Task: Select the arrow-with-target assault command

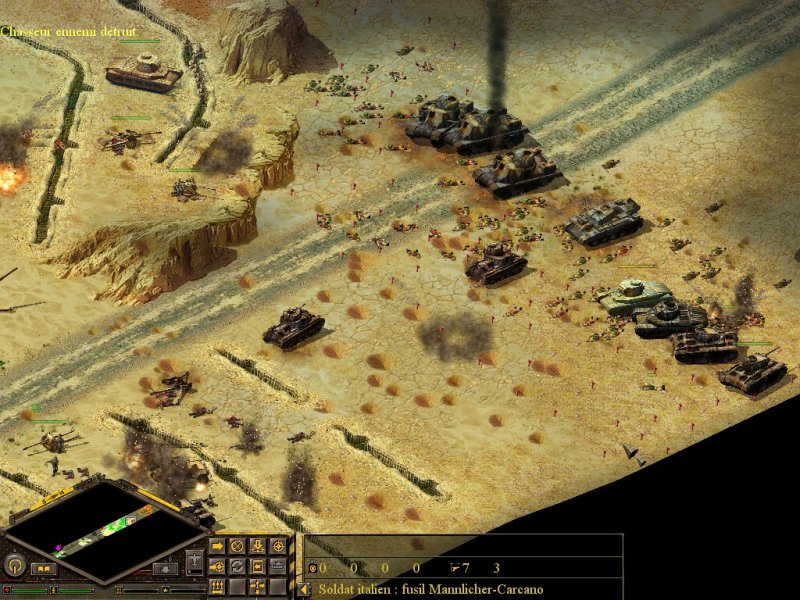Action: pyautogui.click(x=217, y=567)
